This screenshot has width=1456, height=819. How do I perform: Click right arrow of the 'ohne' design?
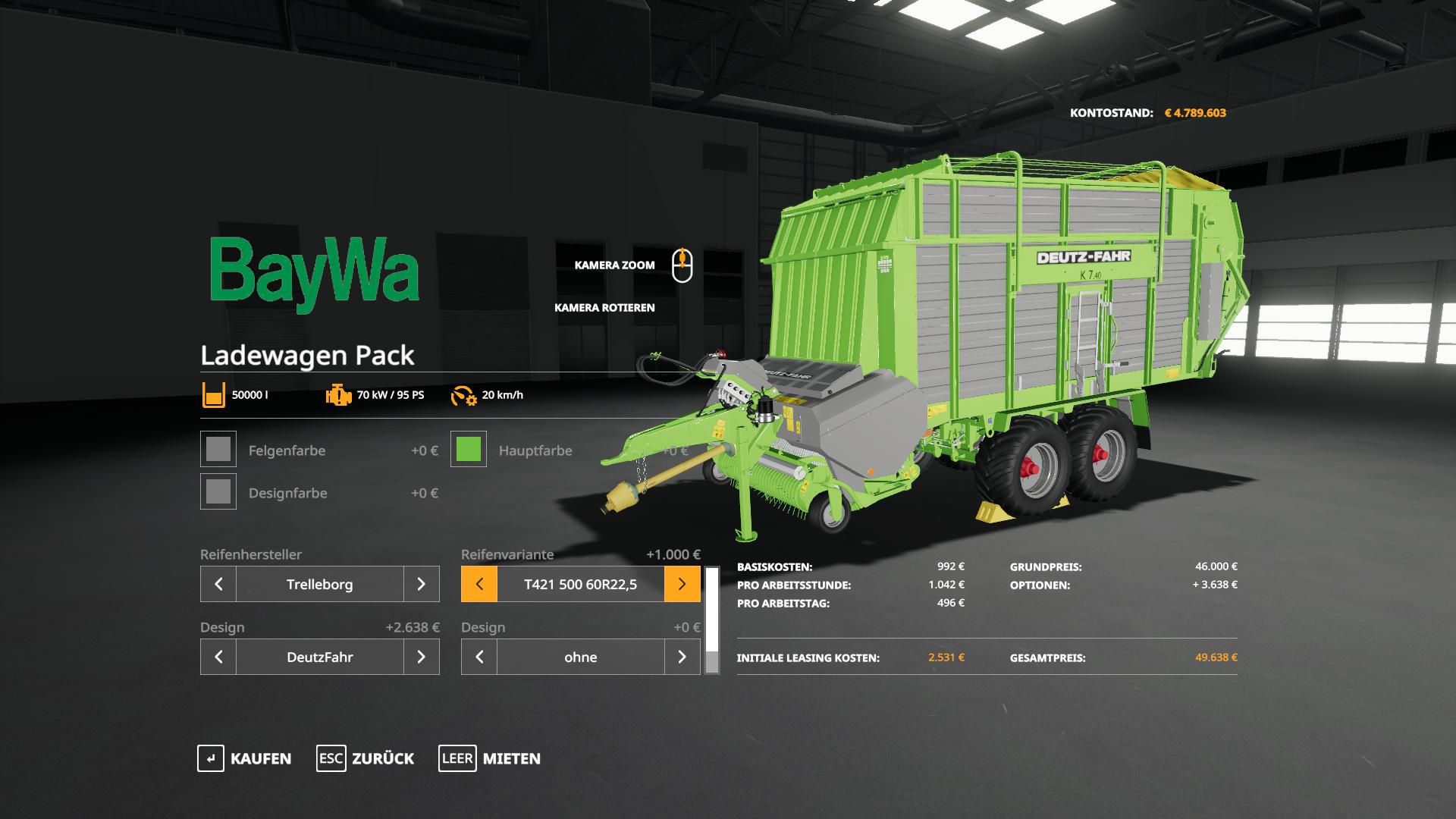[682, 657]
